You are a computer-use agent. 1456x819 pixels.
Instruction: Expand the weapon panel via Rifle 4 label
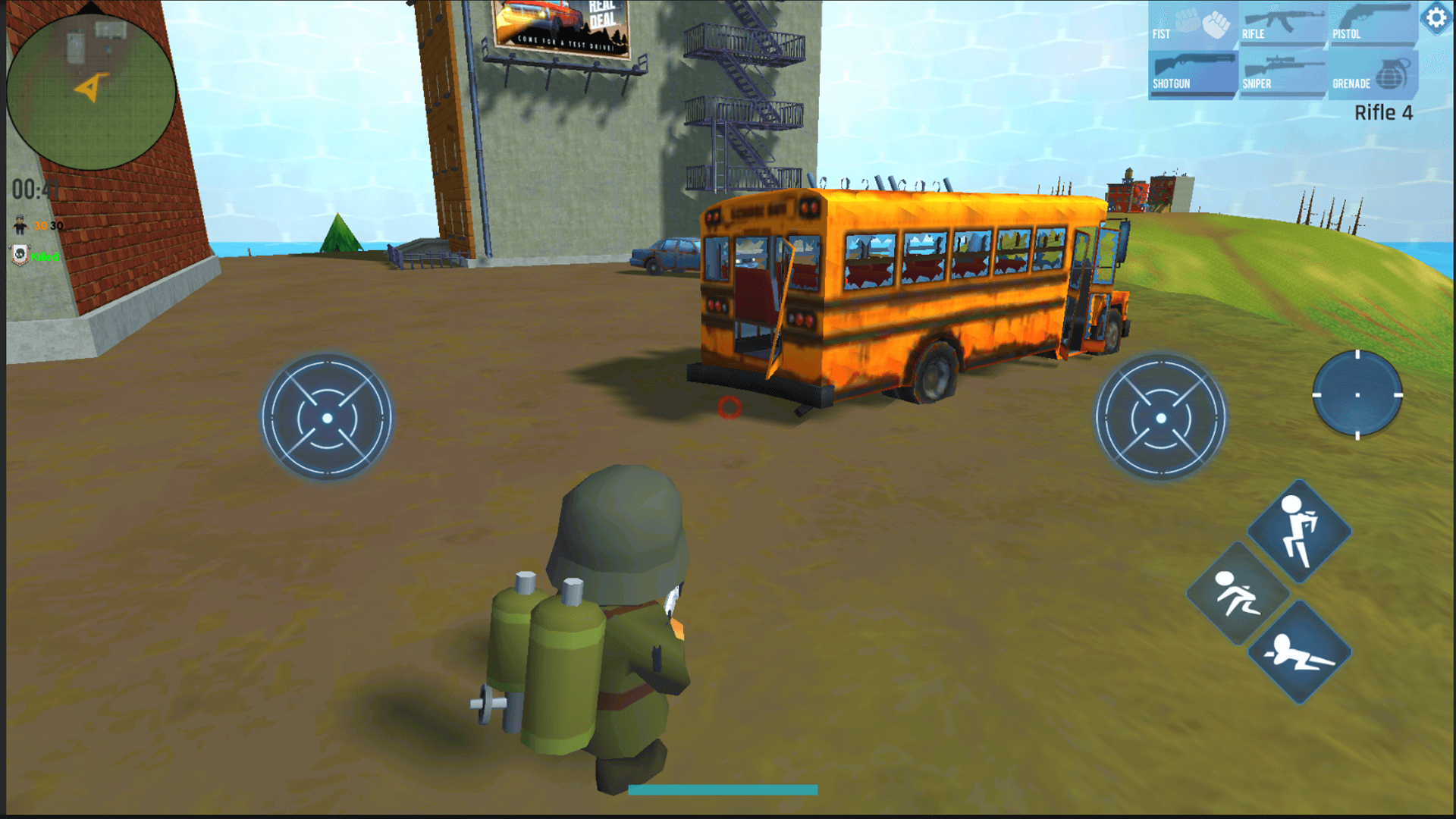click(1383, 112)
